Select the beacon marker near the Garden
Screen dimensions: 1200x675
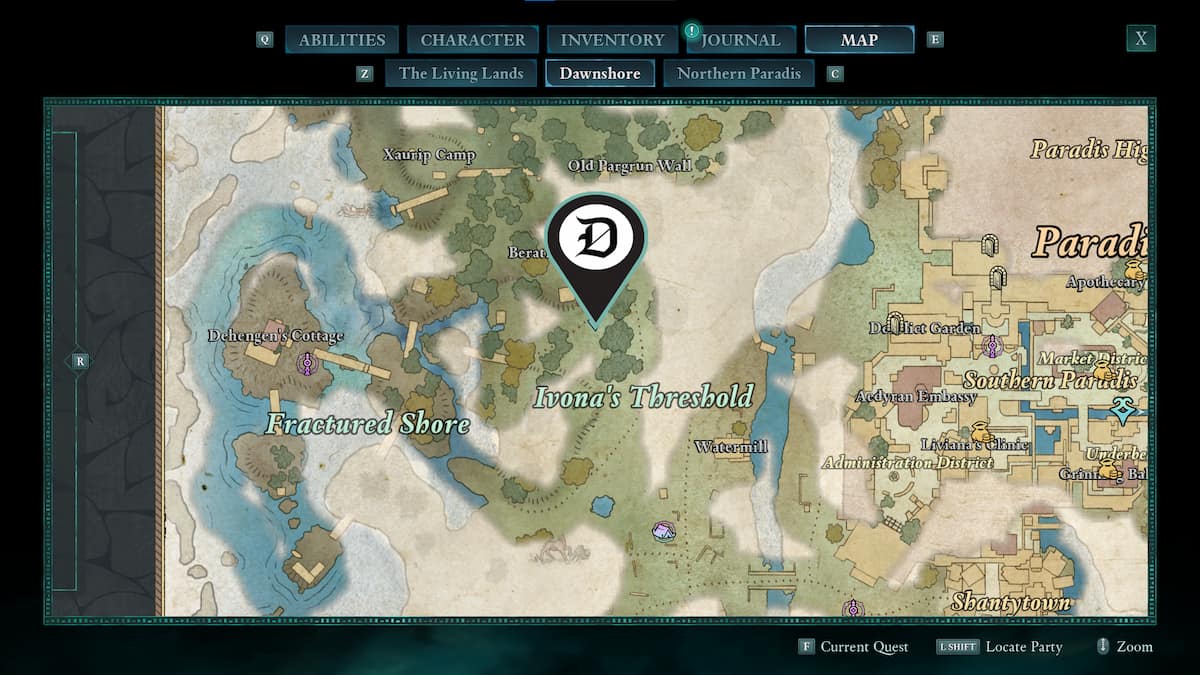tap(992, 346)
